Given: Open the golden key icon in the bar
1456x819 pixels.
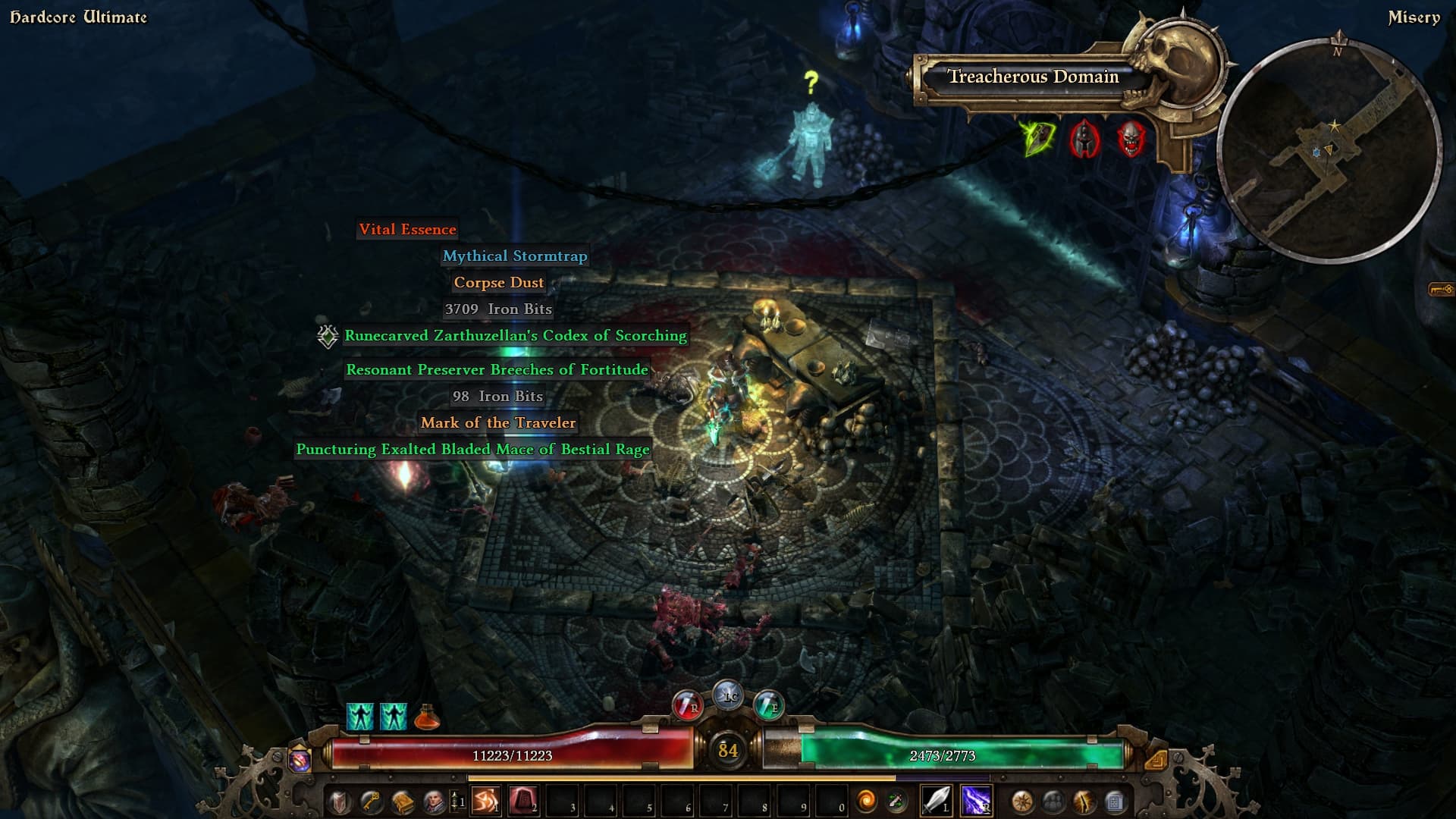Looking at the screenshot, I should pos(370,802).
